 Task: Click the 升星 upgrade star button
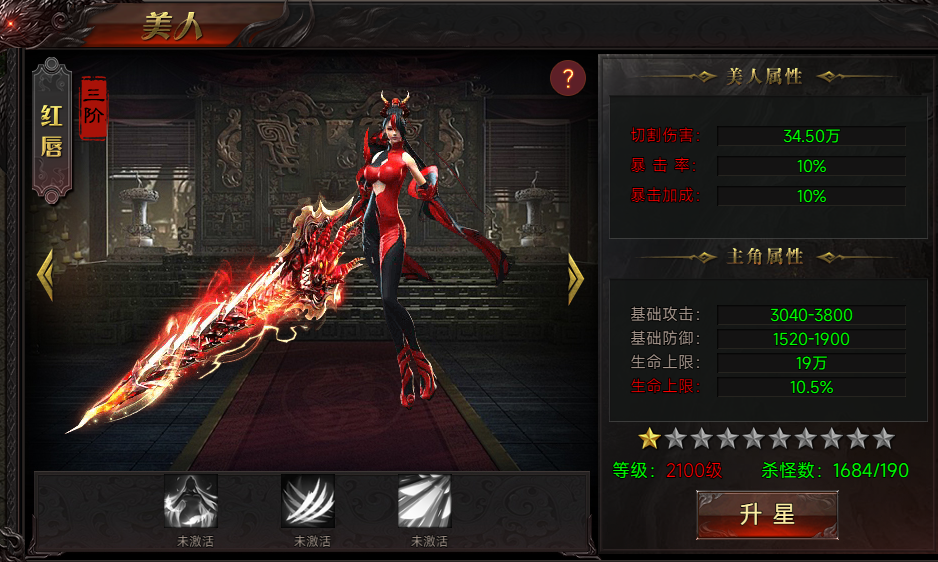pos(767,515)
